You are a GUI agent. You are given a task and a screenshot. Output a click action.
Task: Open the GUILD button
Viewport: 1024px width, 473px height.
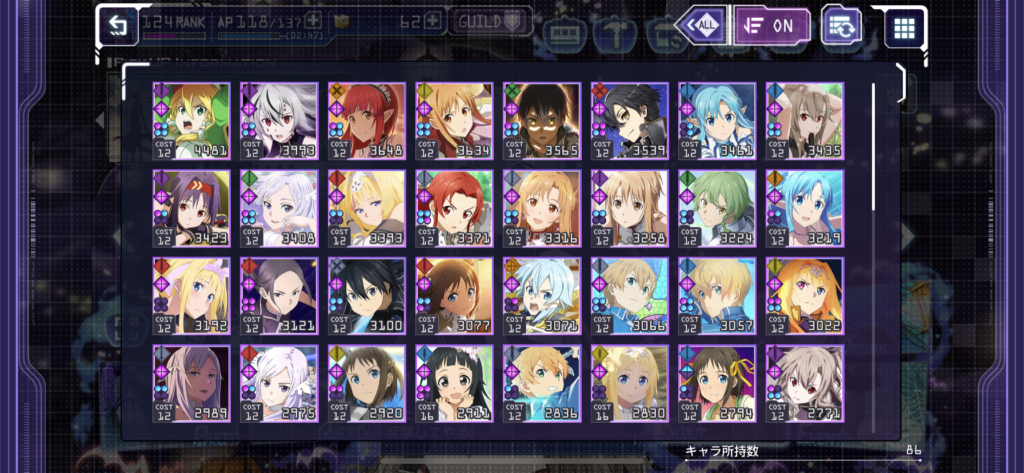[490, 21]
